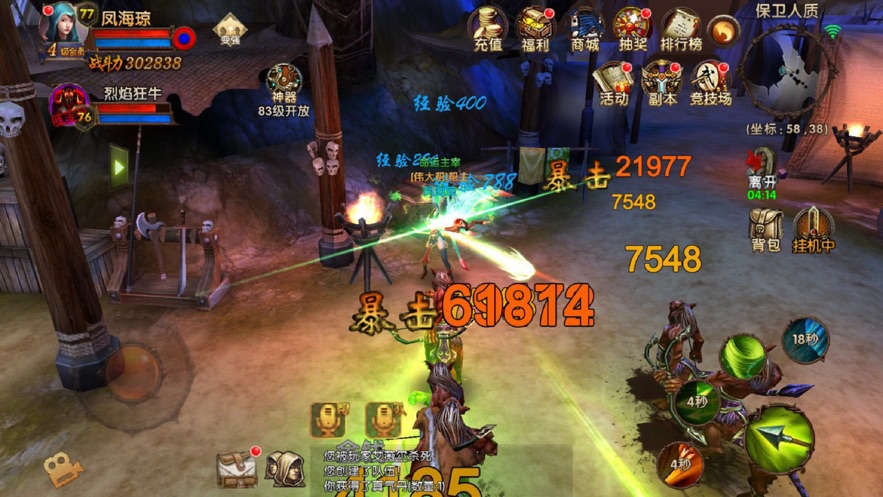Open the 背包 backpack inventory
The image size is (883, 497).
point(765,228)
